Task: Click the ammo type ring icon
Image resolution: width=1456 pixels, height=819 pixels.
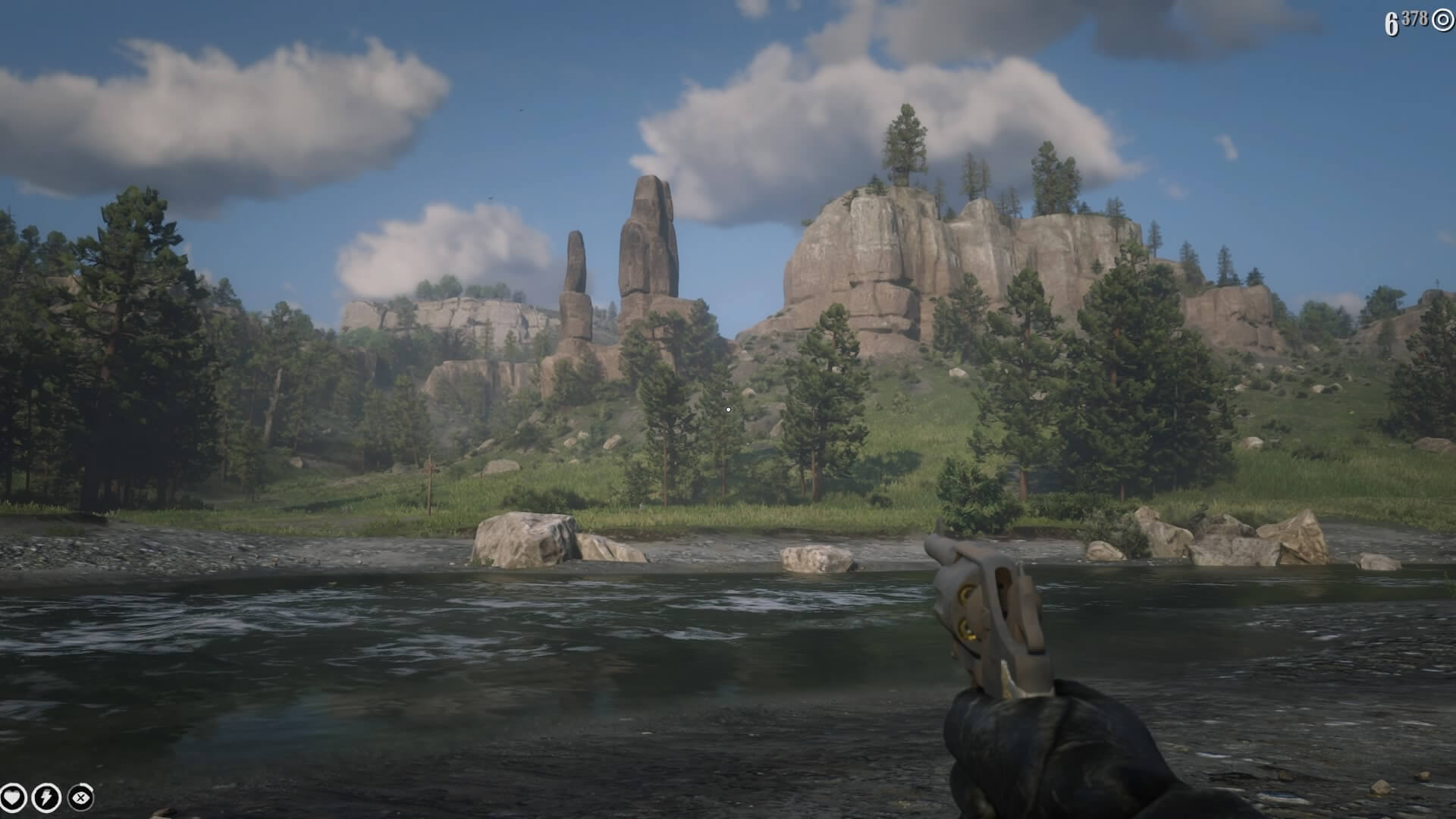Action: coord(1442,20)
